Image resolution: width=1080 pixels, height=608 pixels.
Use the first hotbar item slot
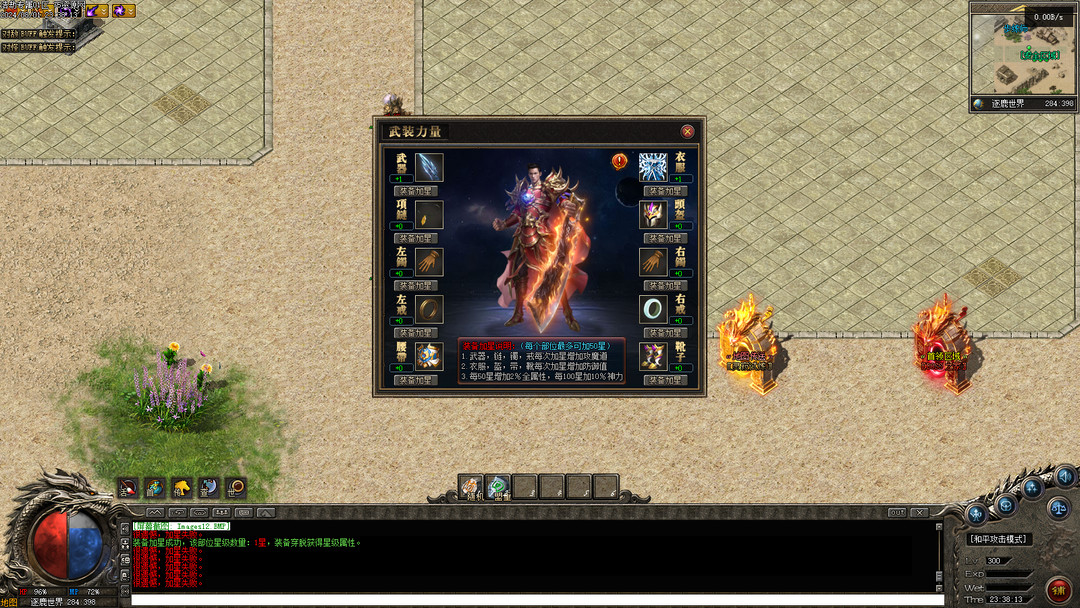click(471, 487)
